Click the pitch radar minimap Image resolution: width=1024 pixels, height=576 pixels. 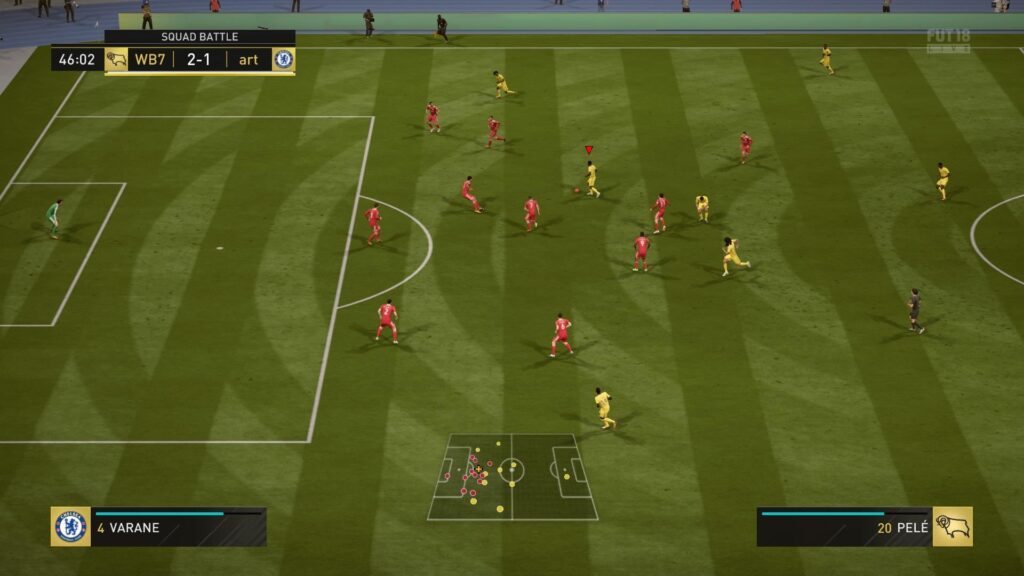(512, 477)
